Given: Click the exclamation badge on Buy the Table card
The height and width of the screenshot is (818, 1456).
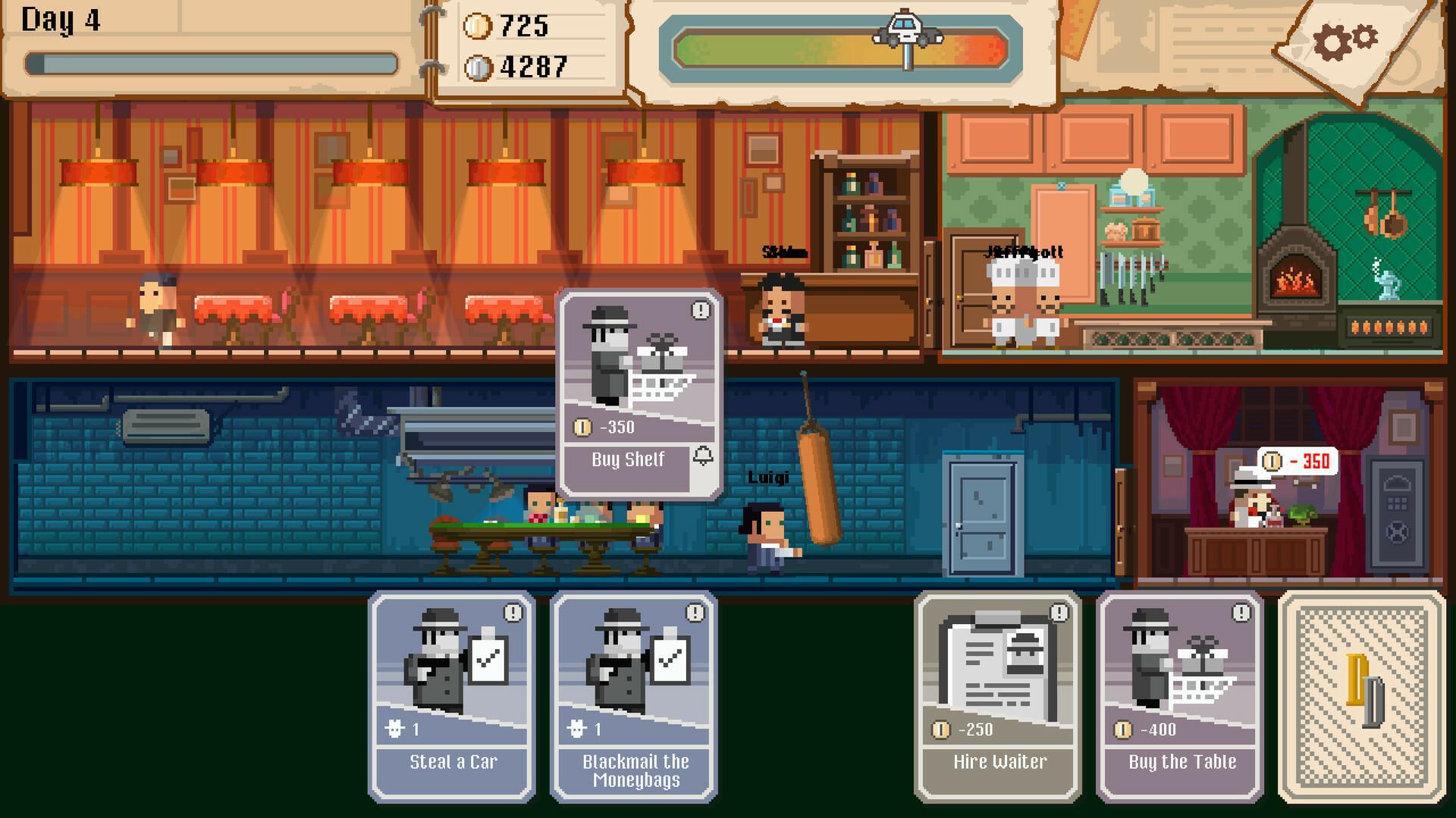Looking at the screenshot, I should (1241, 614).
